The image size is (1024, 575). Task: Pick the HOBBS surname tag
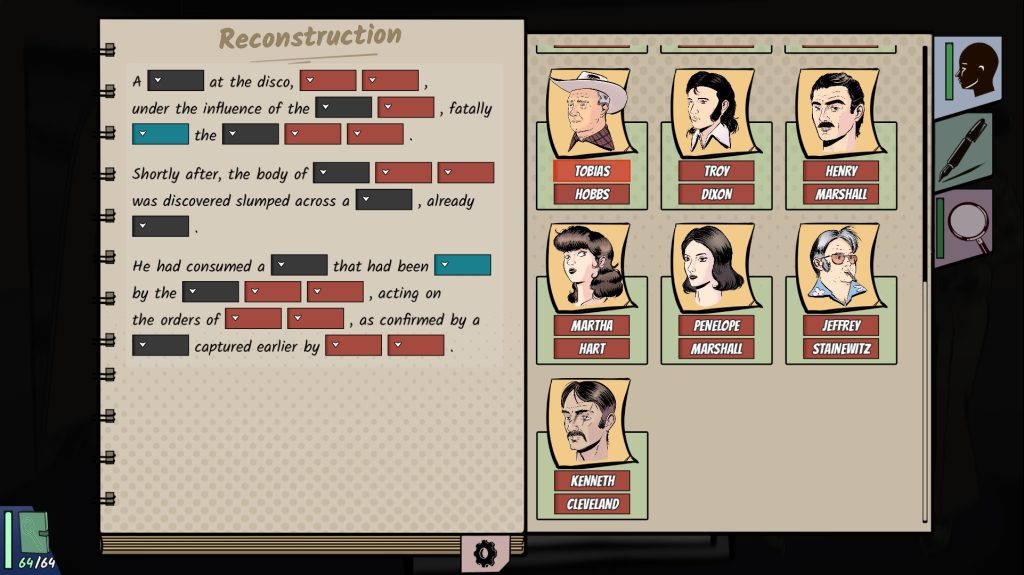coord(592,194)
